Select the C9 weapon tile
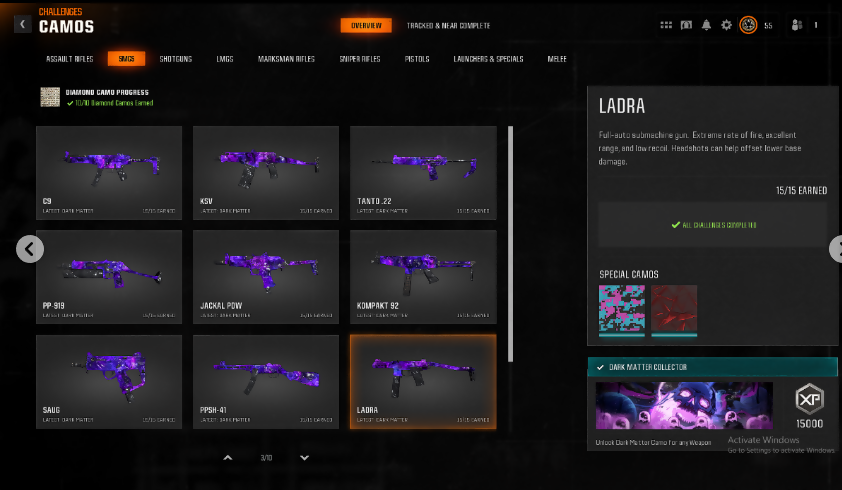 (109, 172)
